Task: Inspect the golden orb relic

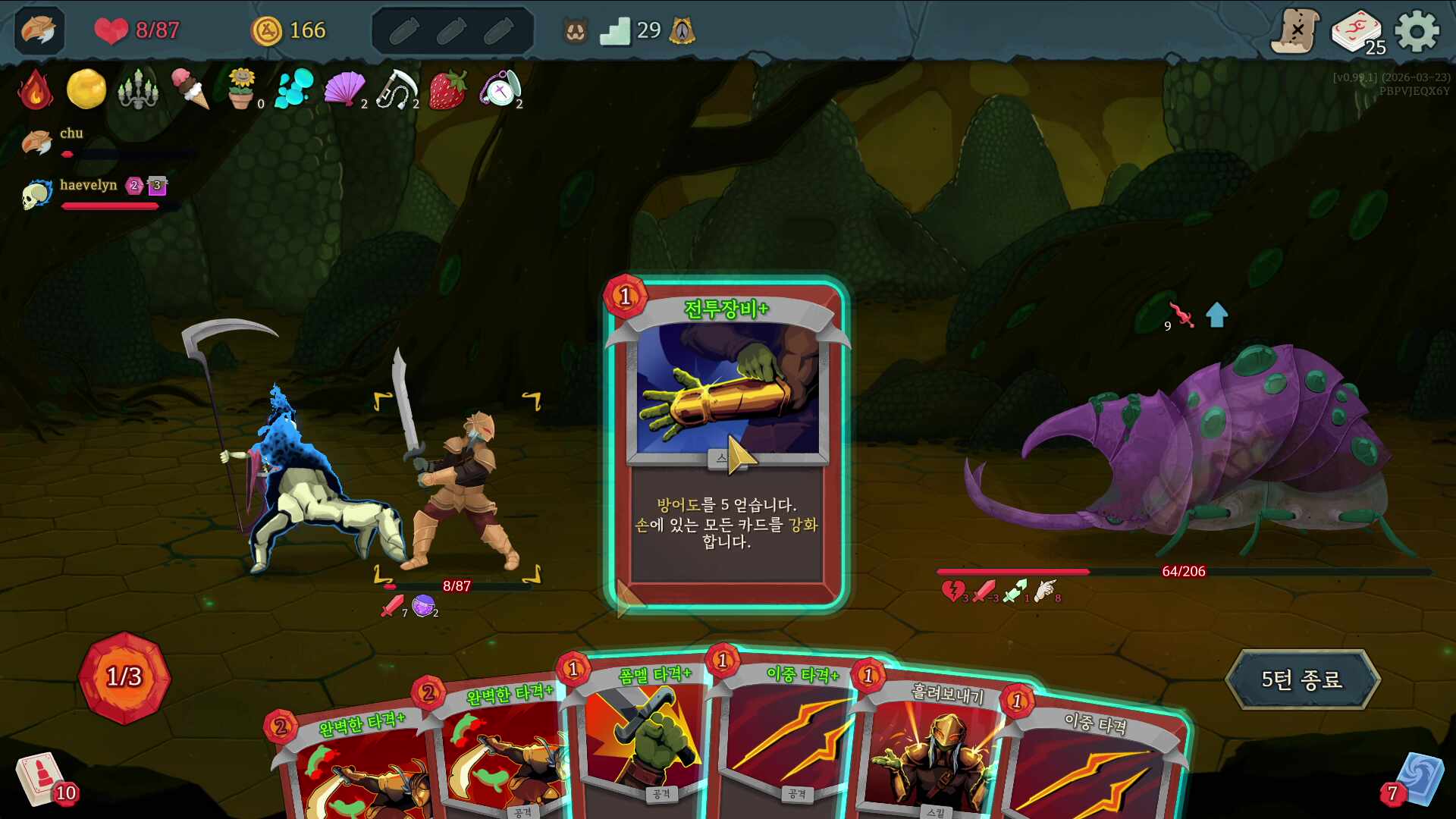Action: [86, 89]
